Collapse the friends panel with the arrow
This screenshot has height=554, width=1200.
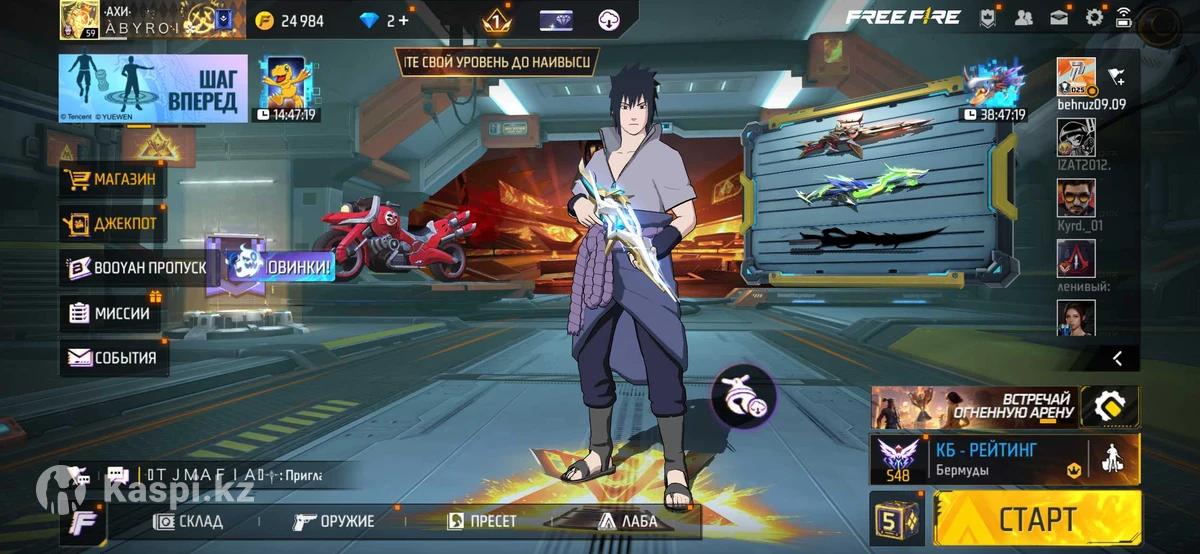1117,358
